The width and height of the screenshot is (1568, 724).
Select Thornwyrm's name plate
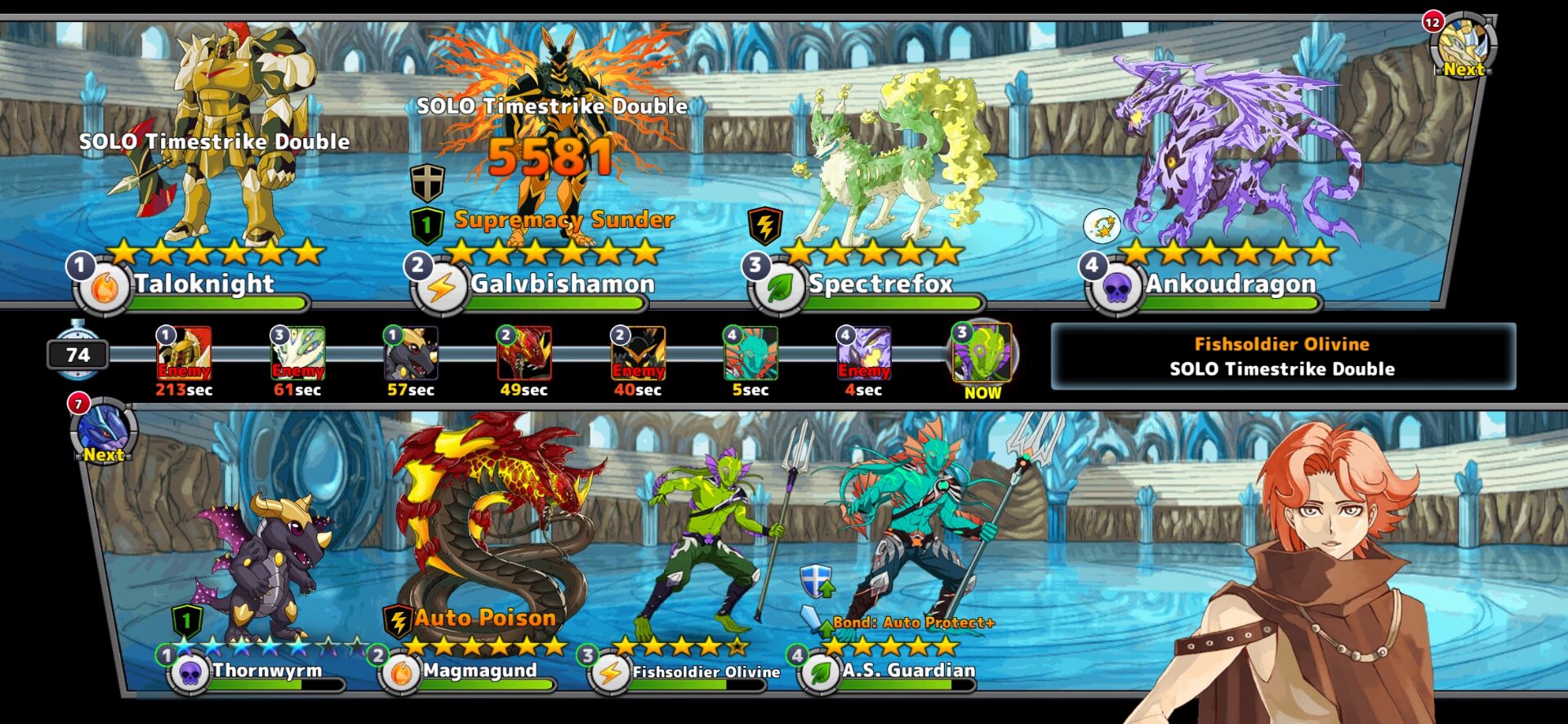[267, 671]
